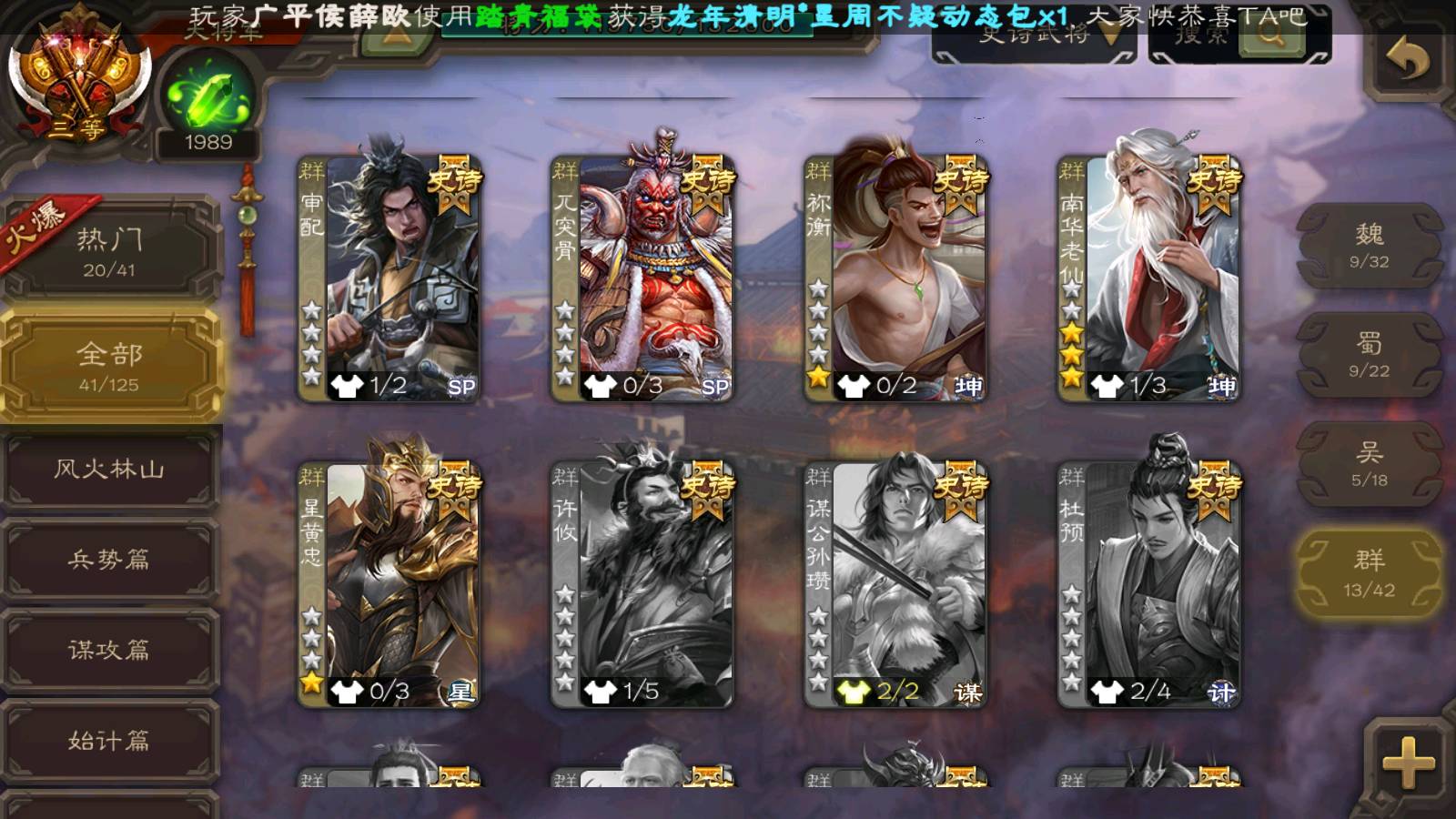
Task: Select the 兀突骨 general card
Action: coord(642,278)
